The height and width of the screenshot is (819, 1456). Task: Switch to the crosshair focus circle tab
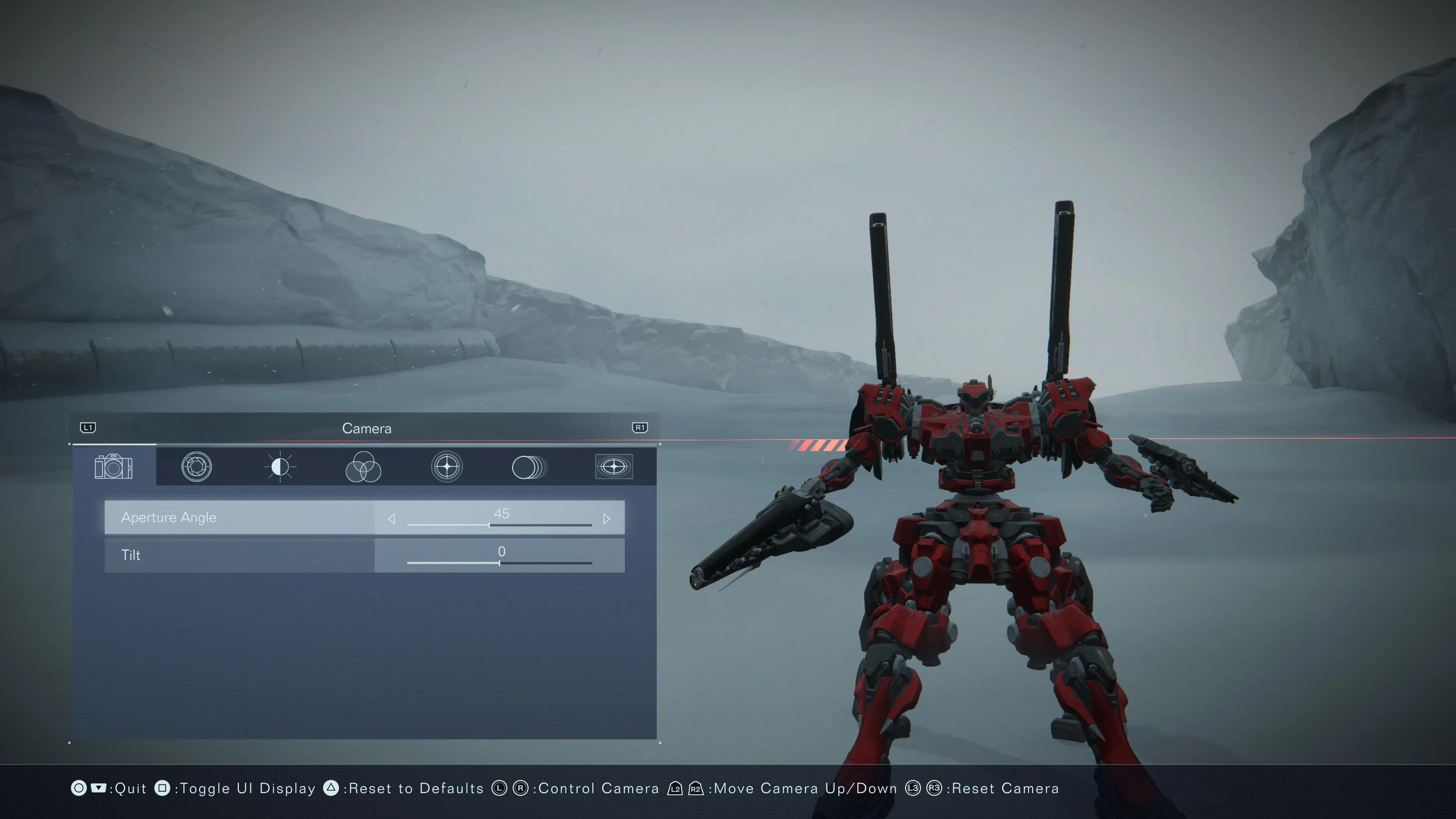point(447,467)
